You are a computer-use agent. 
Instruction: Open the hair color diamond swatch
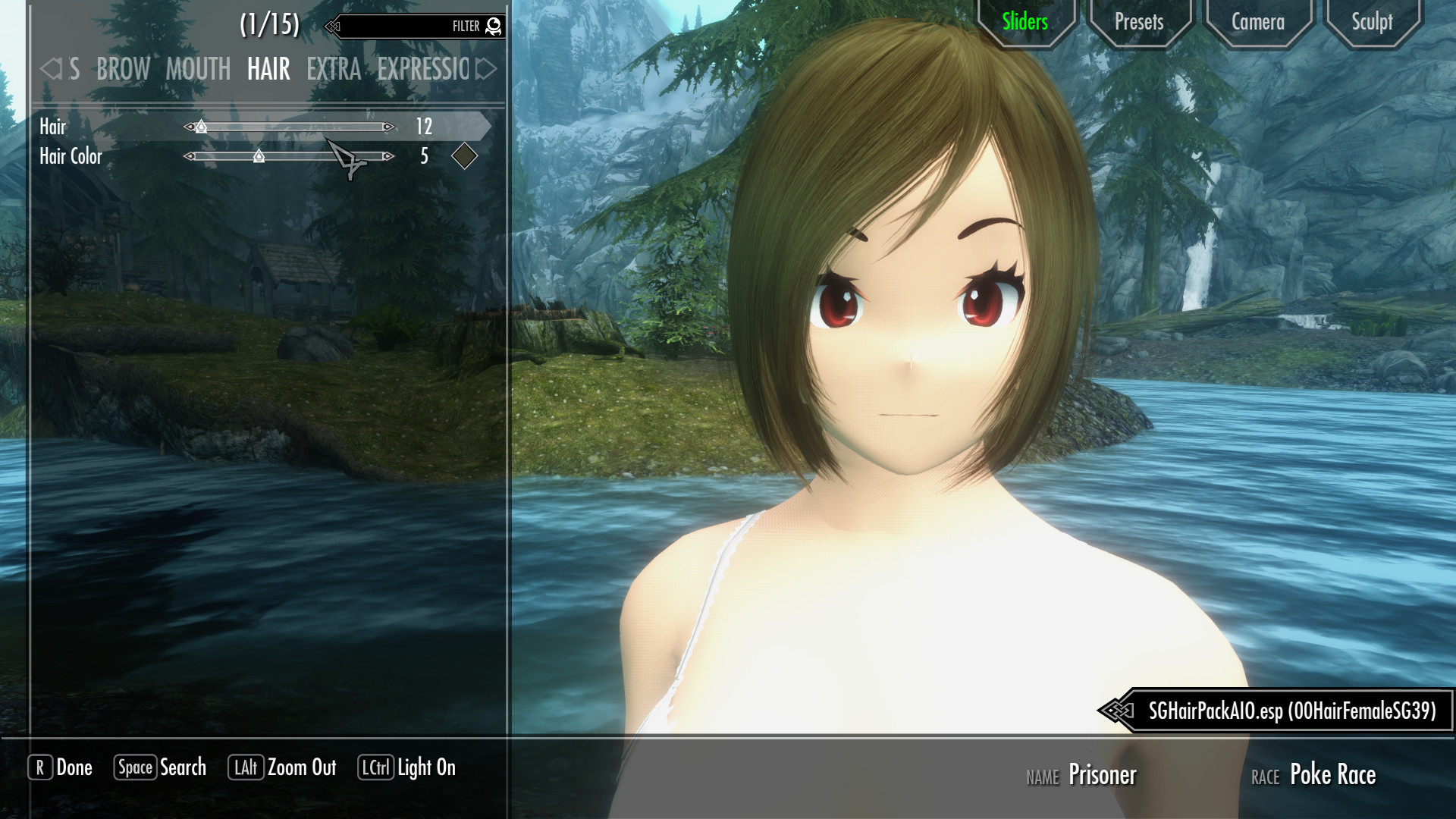464,156
